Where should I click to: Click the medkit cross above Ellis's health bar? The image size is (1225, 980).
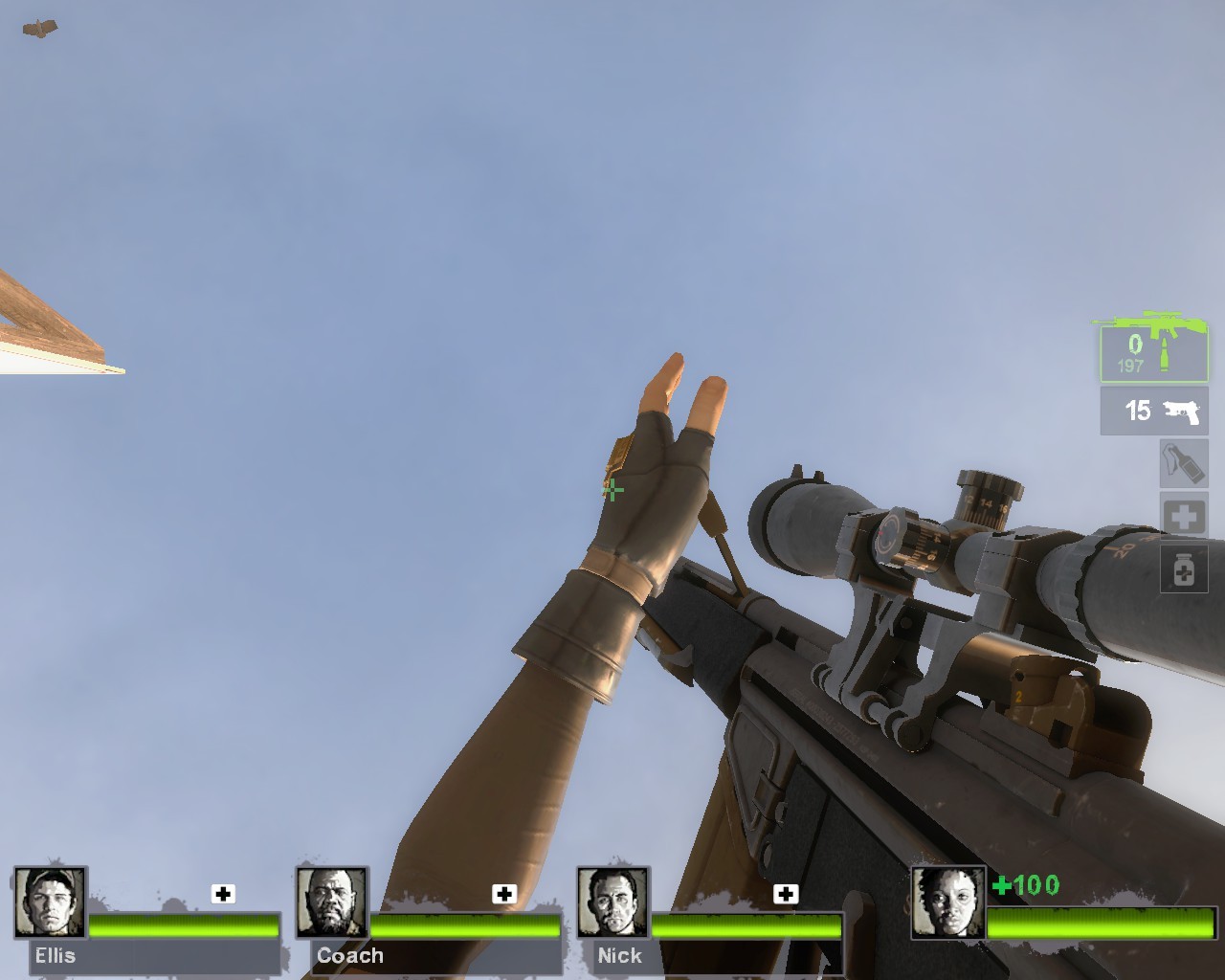click(223, 894)
